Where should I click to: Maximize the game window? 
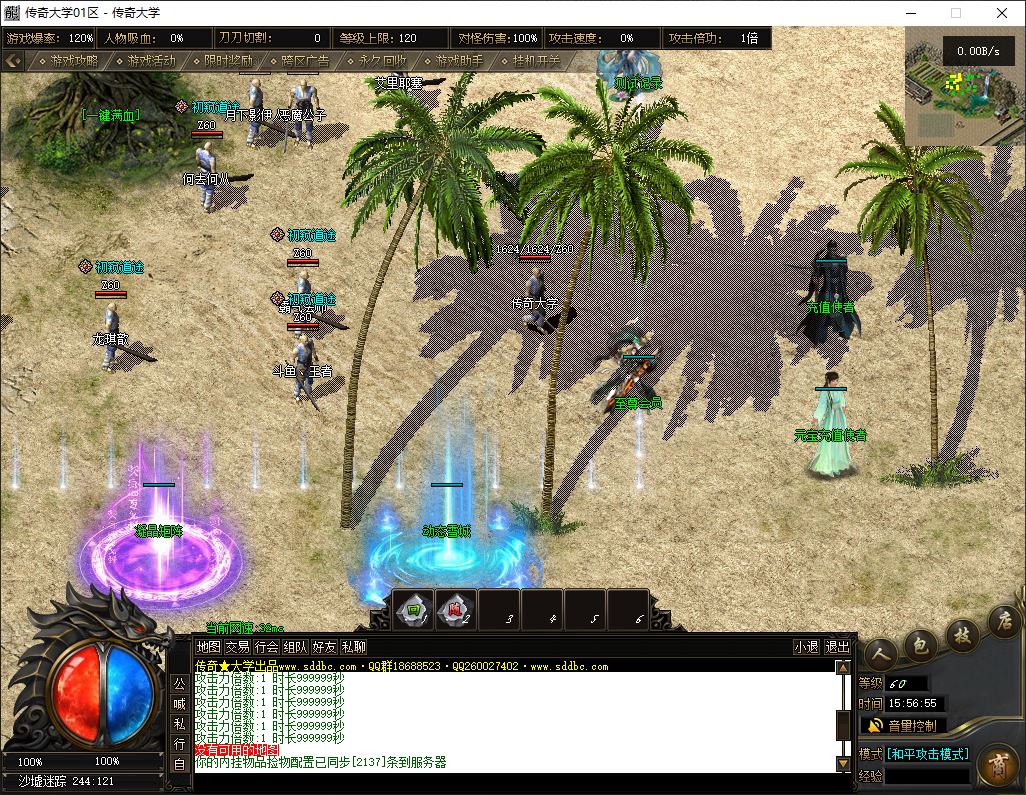click(956, 13)
